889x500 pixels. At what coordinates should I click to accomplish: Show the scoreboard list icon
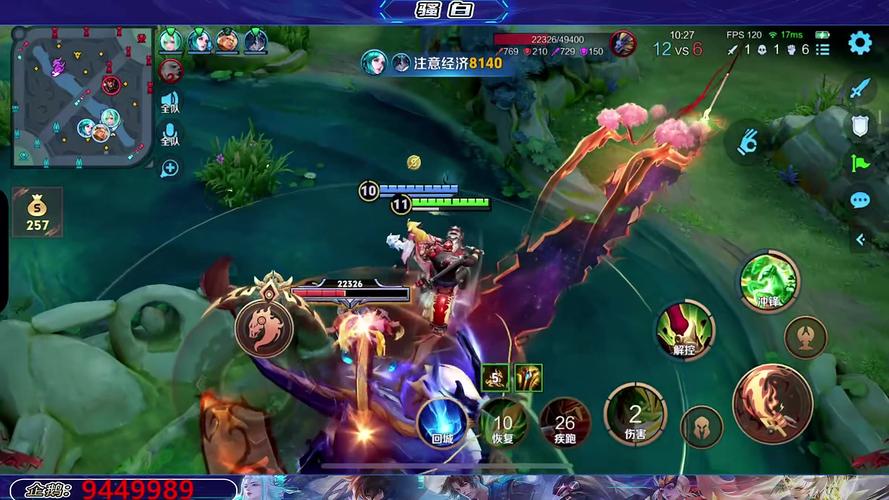[822, 49]
